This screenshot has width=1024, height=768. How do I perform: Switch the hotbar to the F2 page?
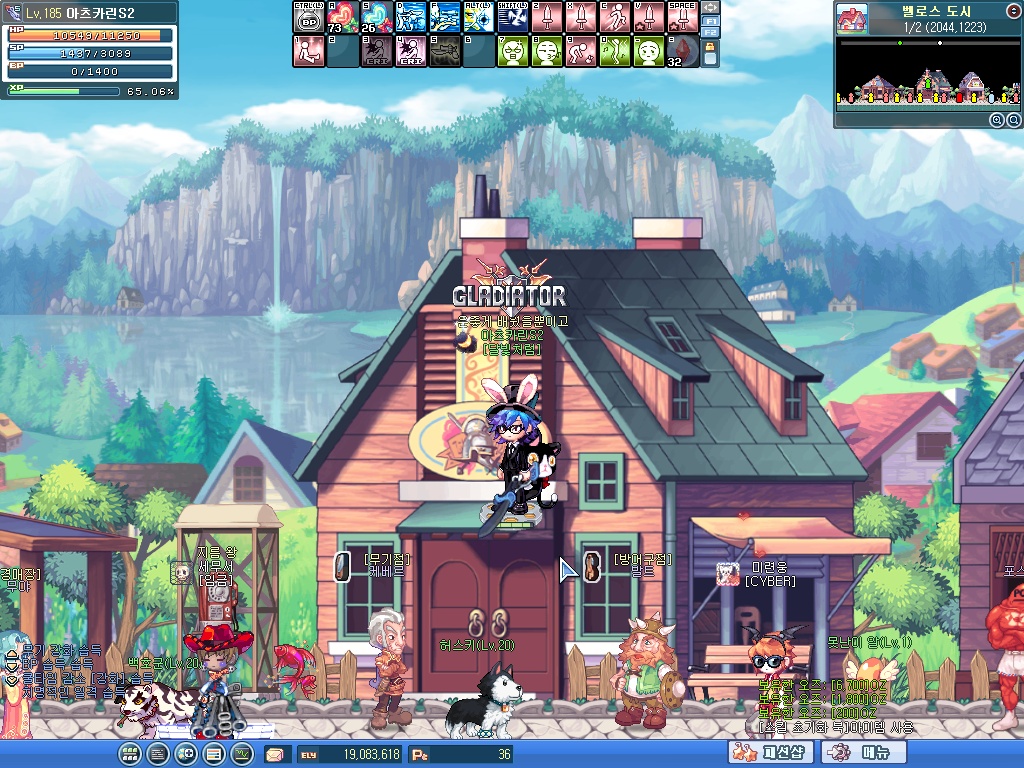coord(711,33)
